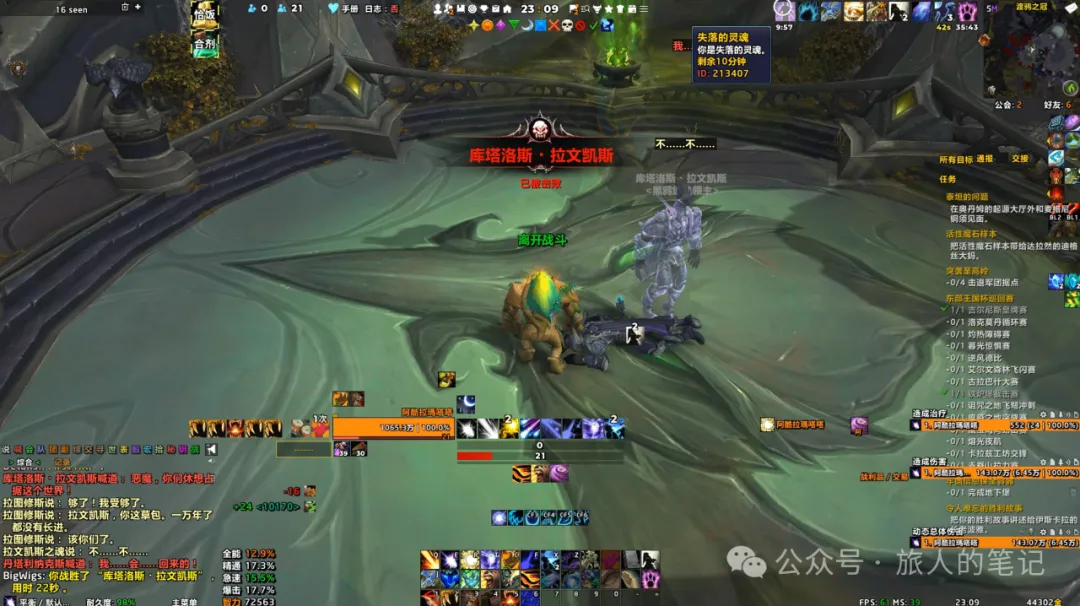Select the crescent moon raid marker
The height and width of the screenshot is (606, 1080).
[x=527, y=25]
